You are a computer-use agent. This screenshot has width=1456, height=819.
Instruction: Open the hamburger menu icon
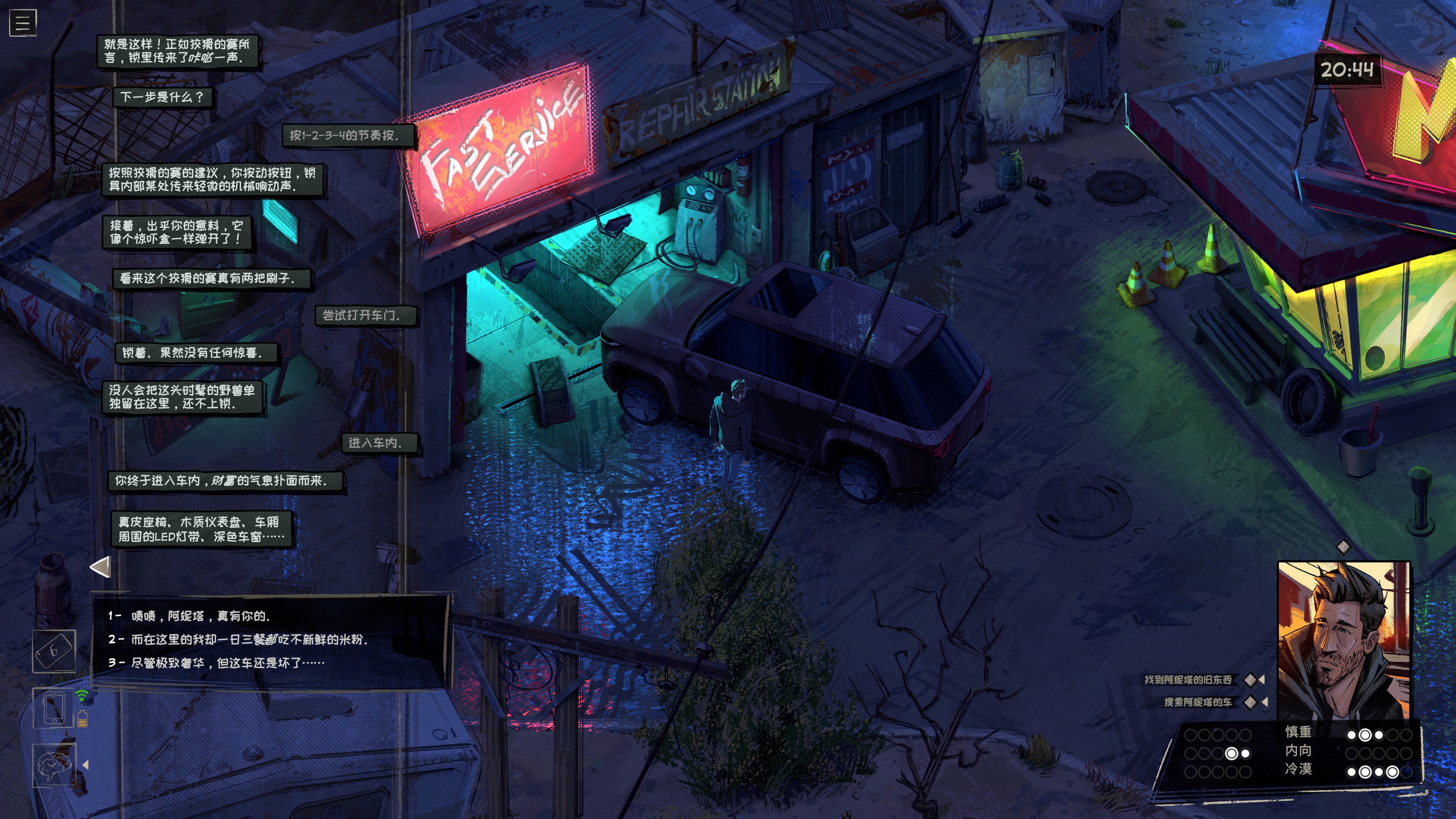tap(23, 23)
